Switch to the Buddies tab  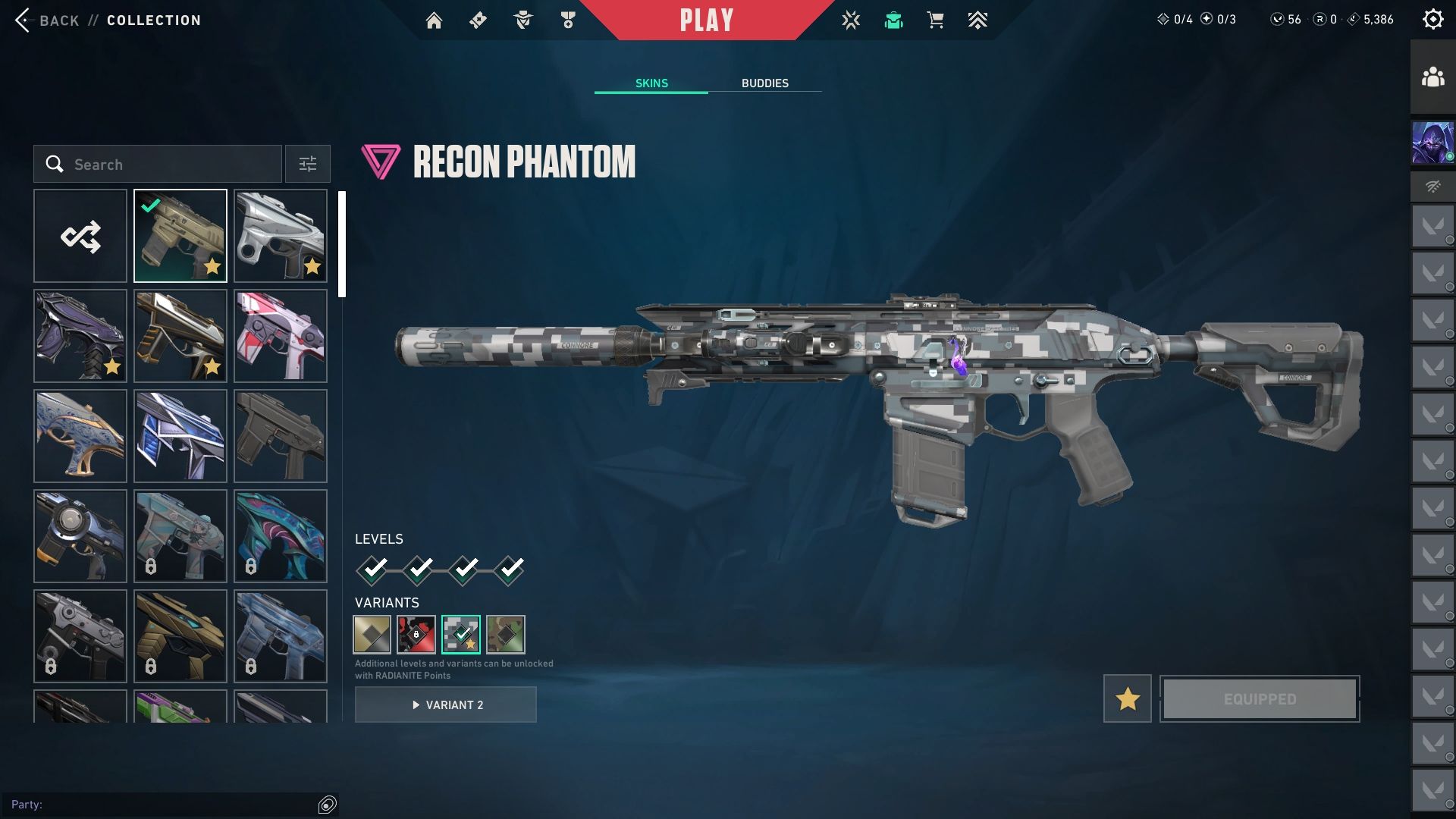[764, 83]
